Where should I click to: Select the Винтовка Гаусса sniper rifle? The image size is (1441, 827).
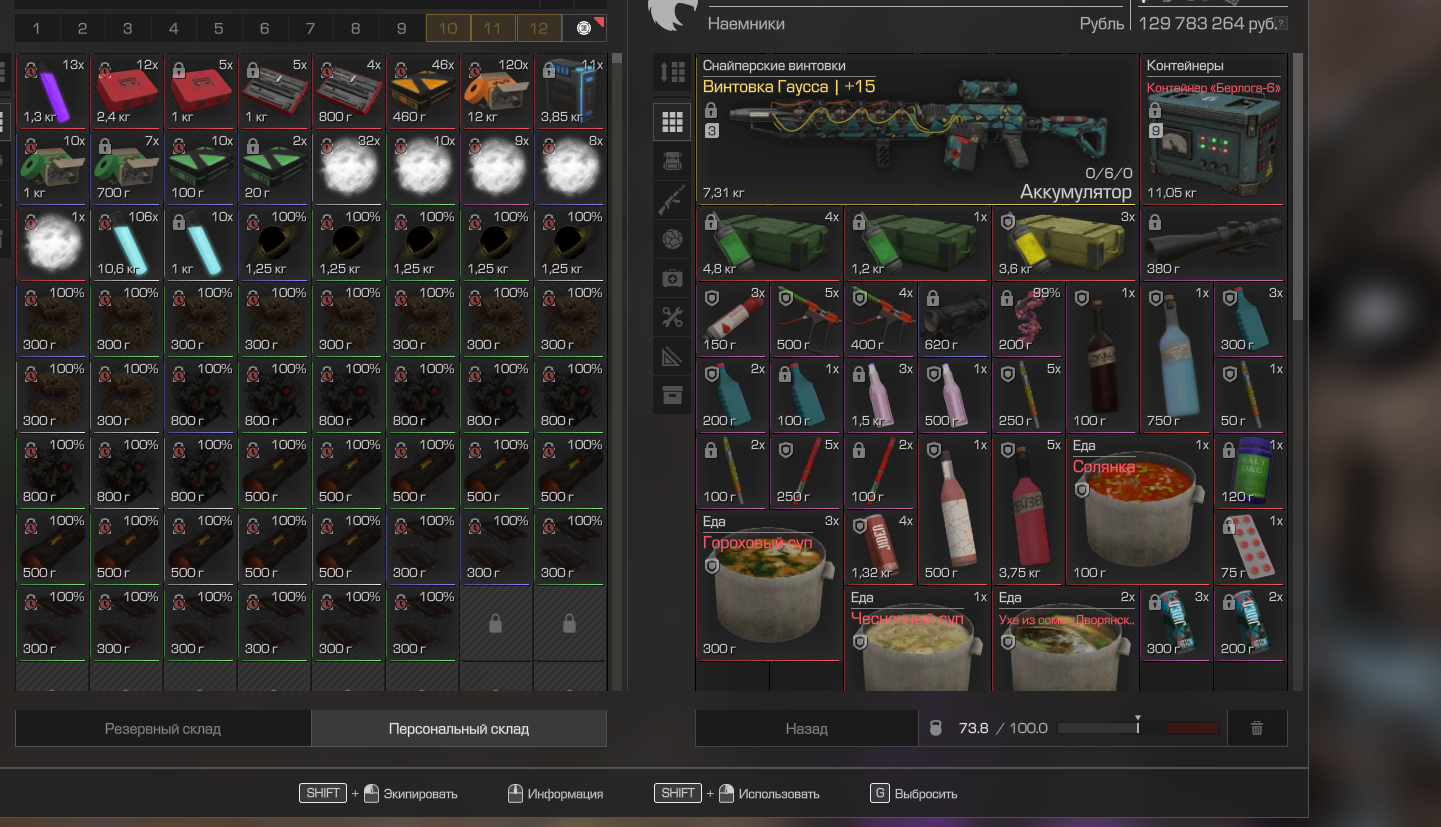click(x=918, y=130)
